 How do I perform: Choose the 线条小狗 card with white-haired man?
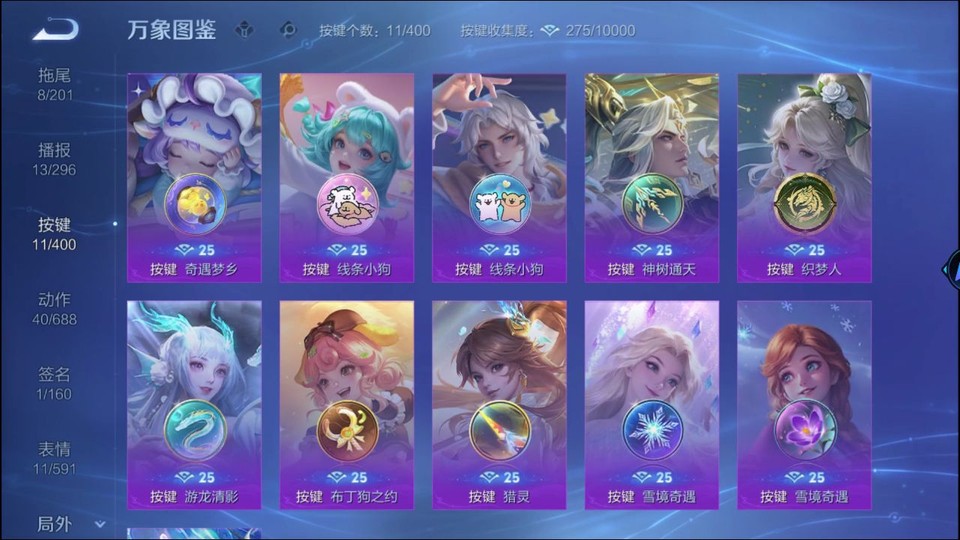point(499,178)
